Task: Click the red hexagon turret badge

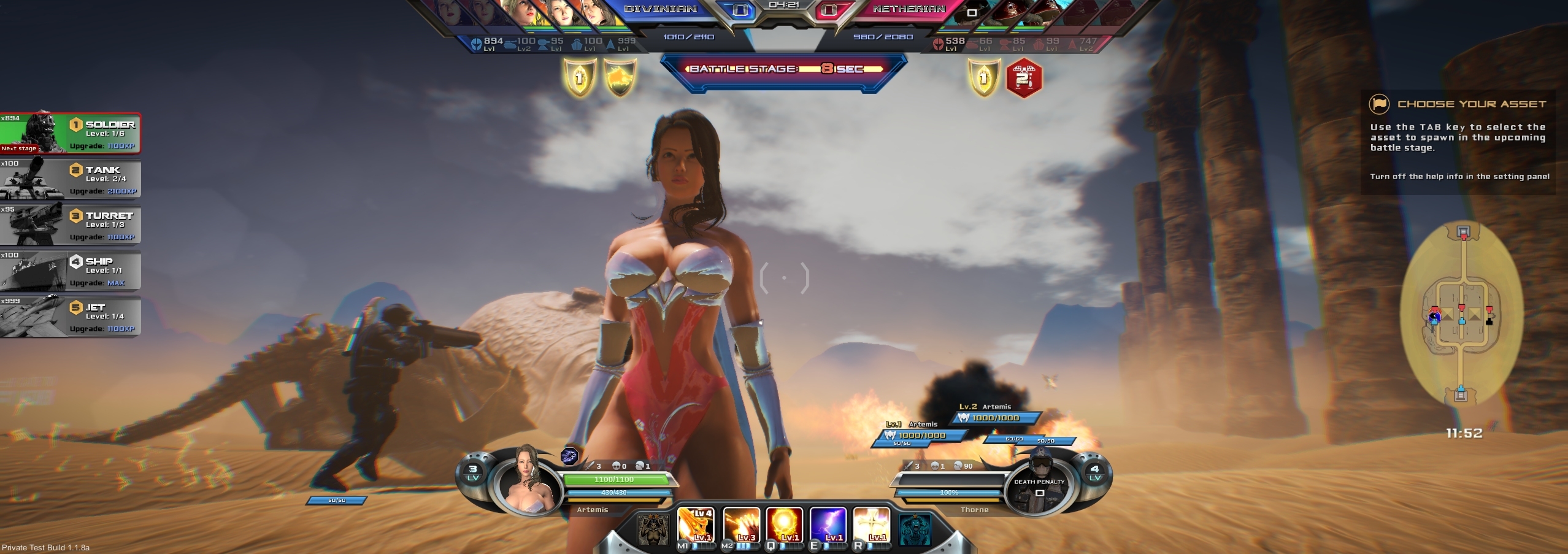Action: [1024, 78]
